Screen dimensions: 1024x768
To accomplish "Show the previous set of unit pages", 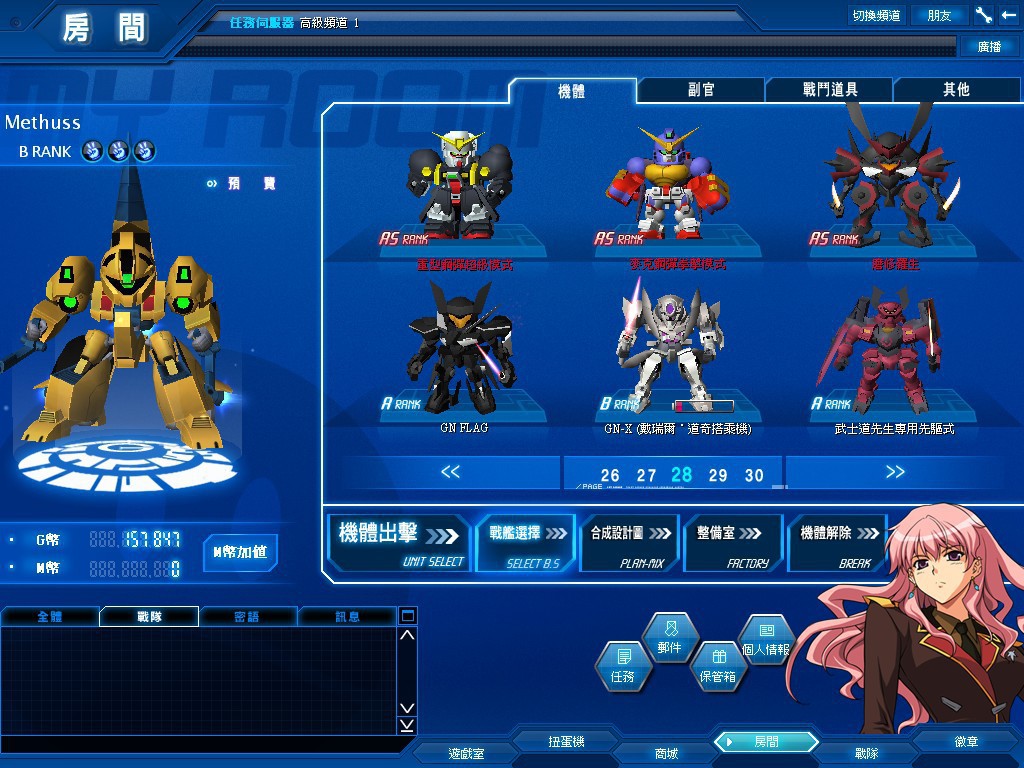I will click(x=451, y=472).
